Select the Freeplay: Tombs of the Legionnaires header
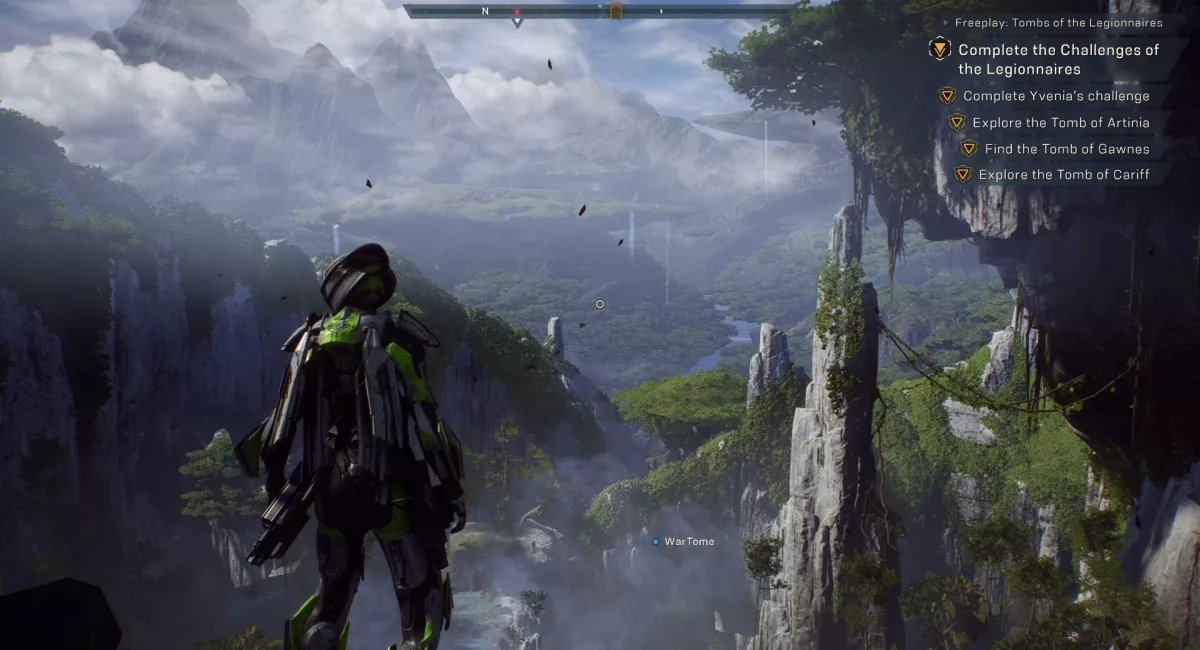Viewport: 1200px width, 650px height. (1058, 22)
